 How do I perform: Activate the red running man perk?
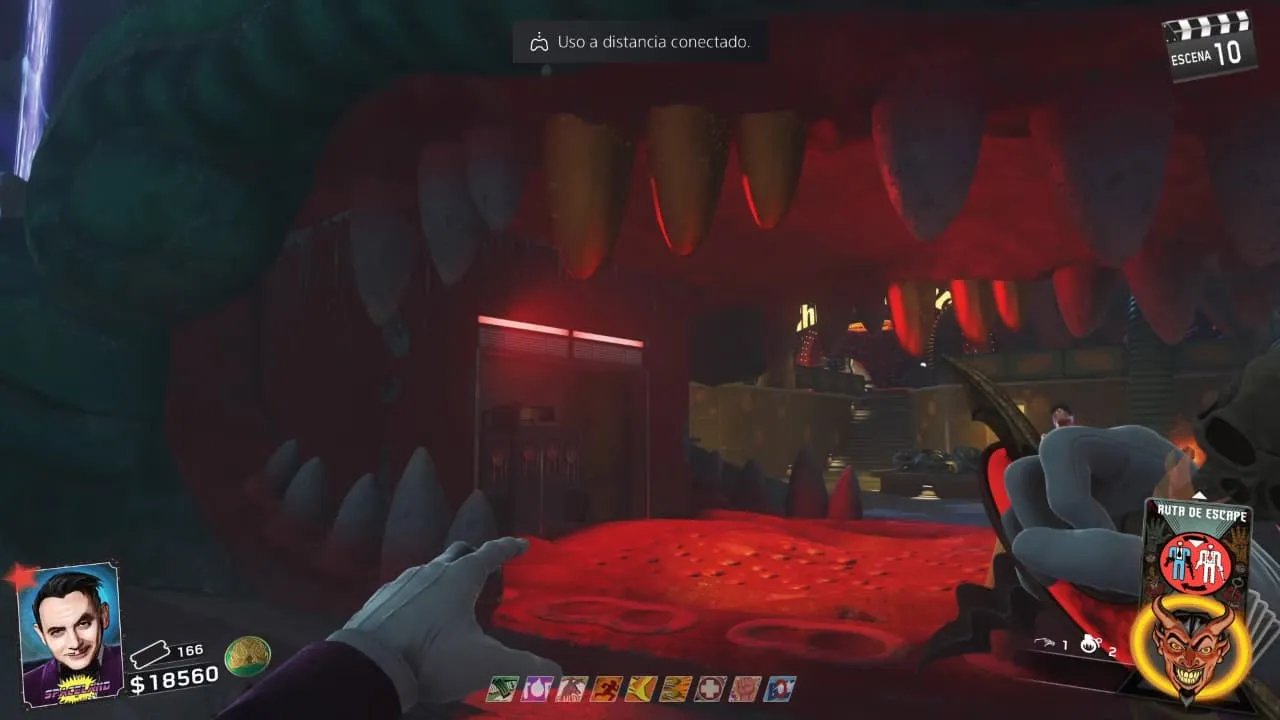[x=606, y=688]
